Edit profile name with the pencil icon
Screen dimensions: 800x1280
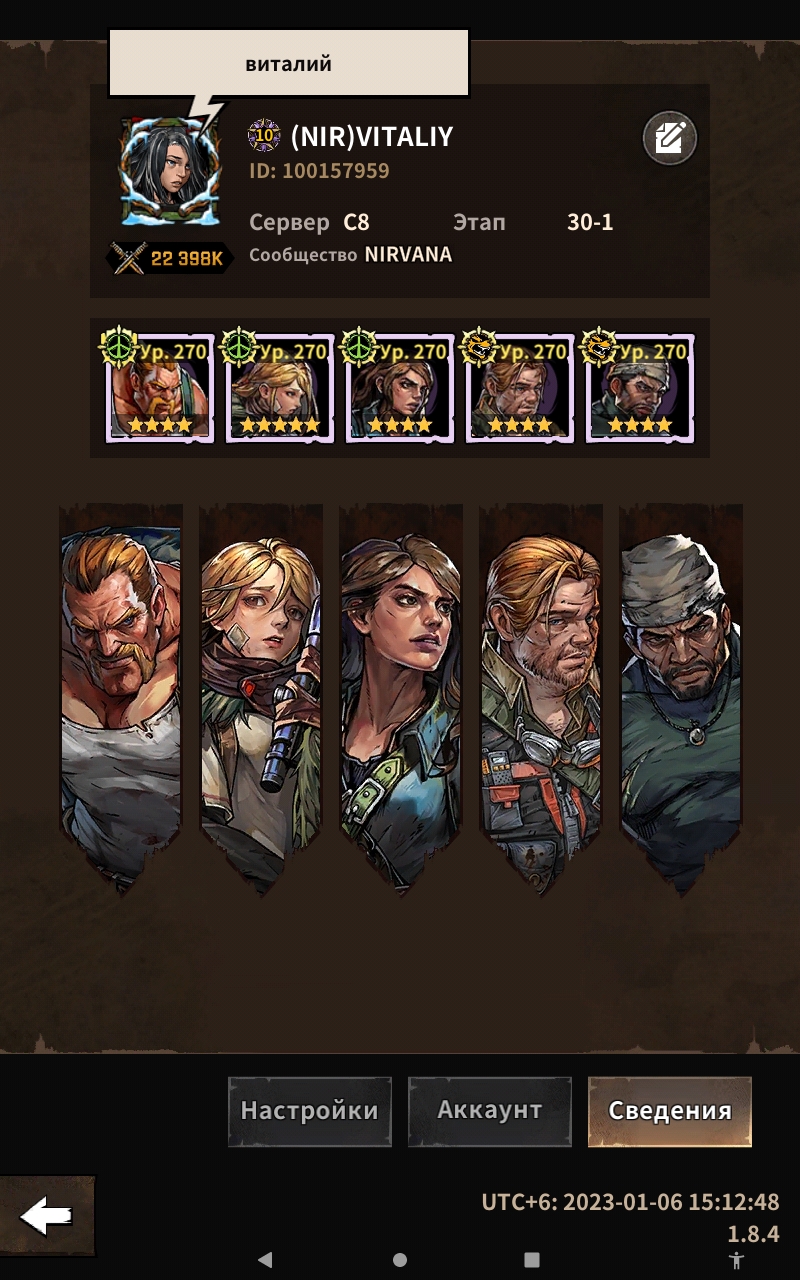coord(669,139)
